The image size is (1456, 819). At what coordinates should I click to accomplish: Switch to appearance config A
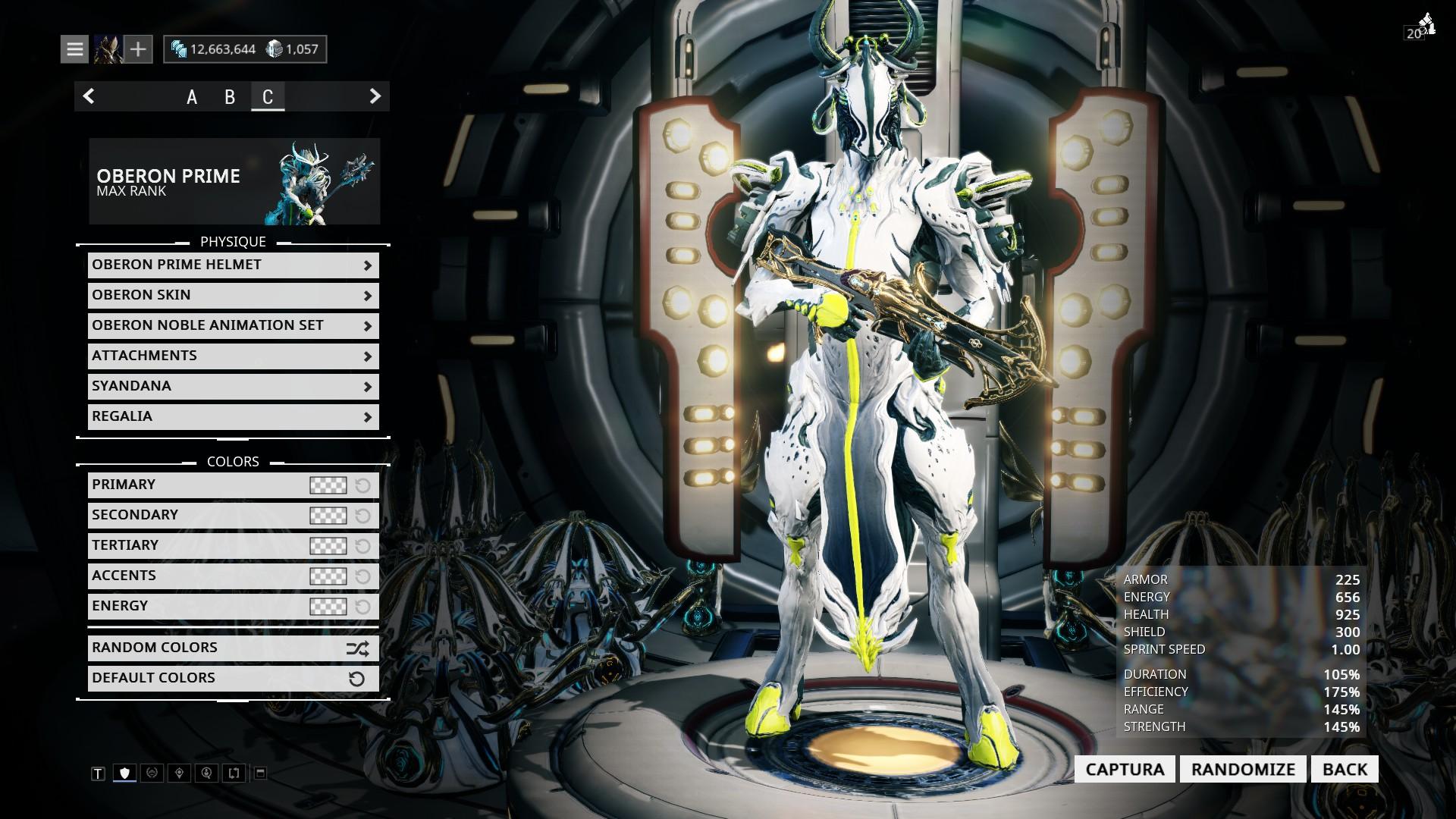192,97
